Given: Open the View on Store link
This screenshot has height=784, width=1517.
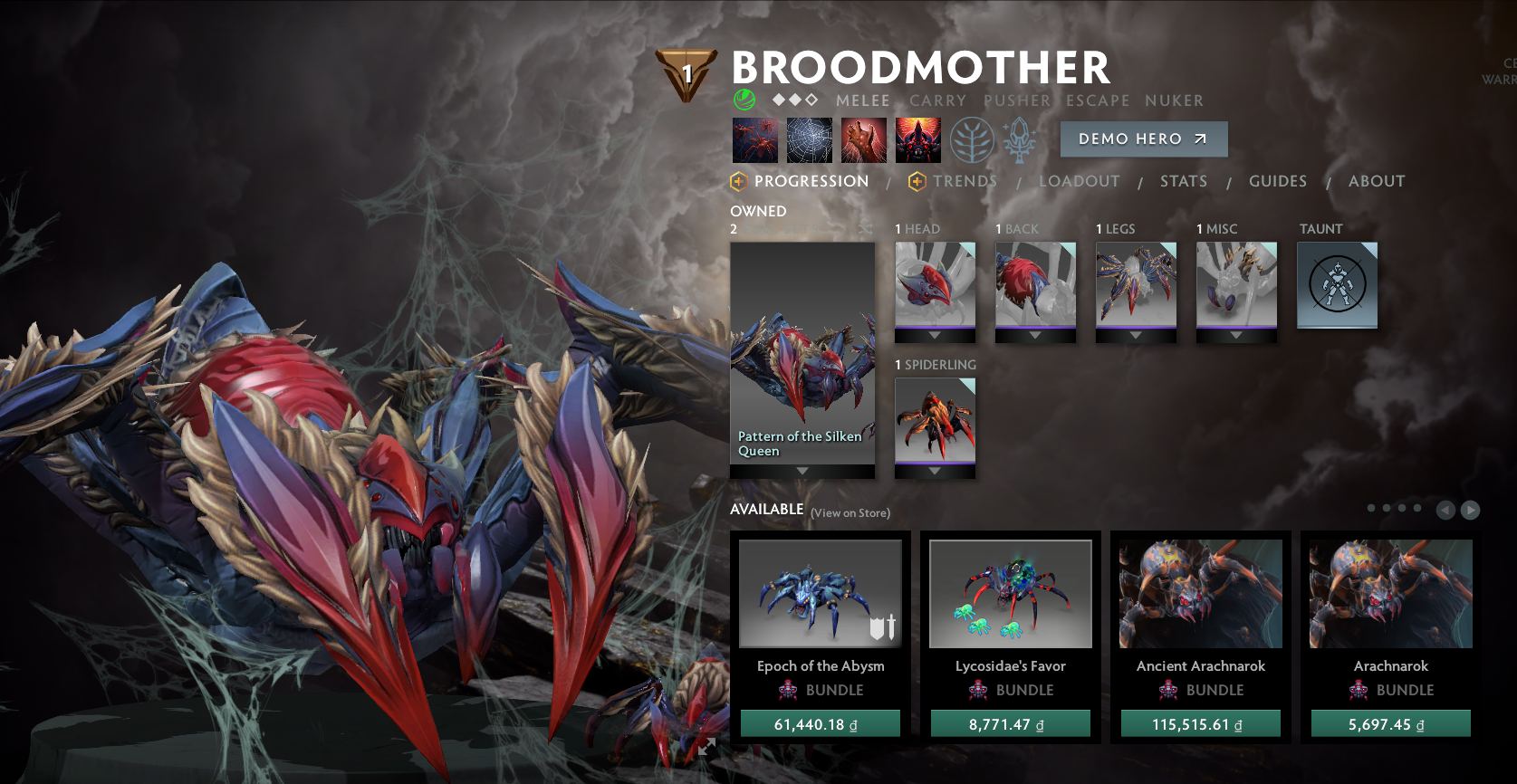Looking at the screenshot, I should 850,512.
